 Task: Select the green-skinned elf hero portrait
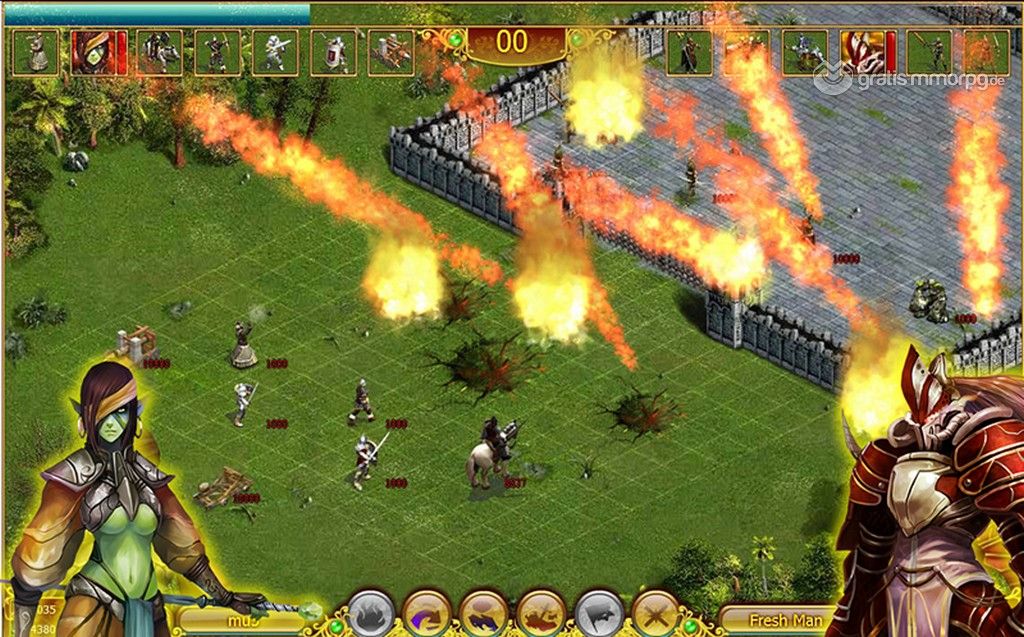click(94, 52)
